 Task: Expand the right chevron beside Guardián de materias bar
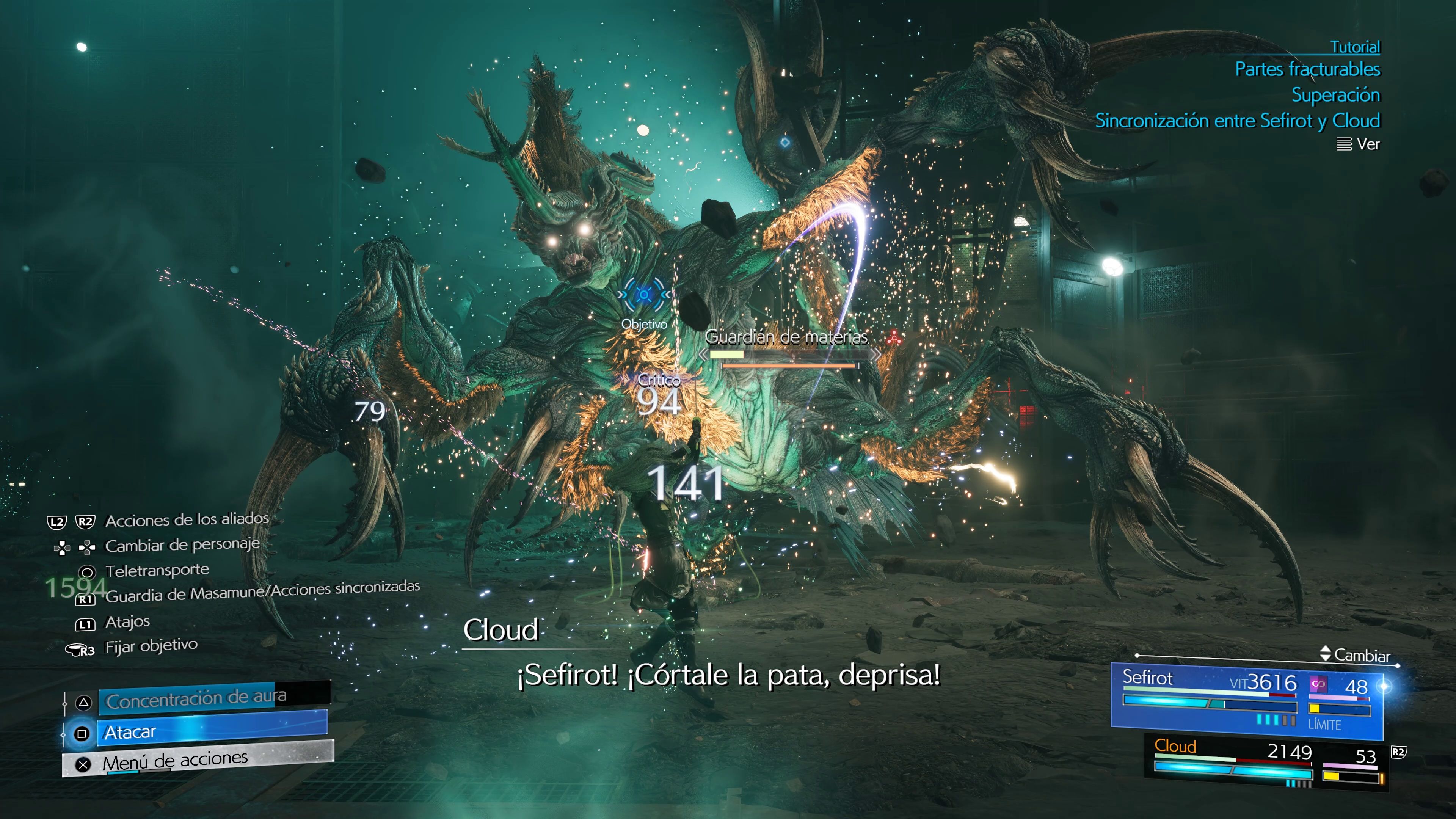[876, 355]
